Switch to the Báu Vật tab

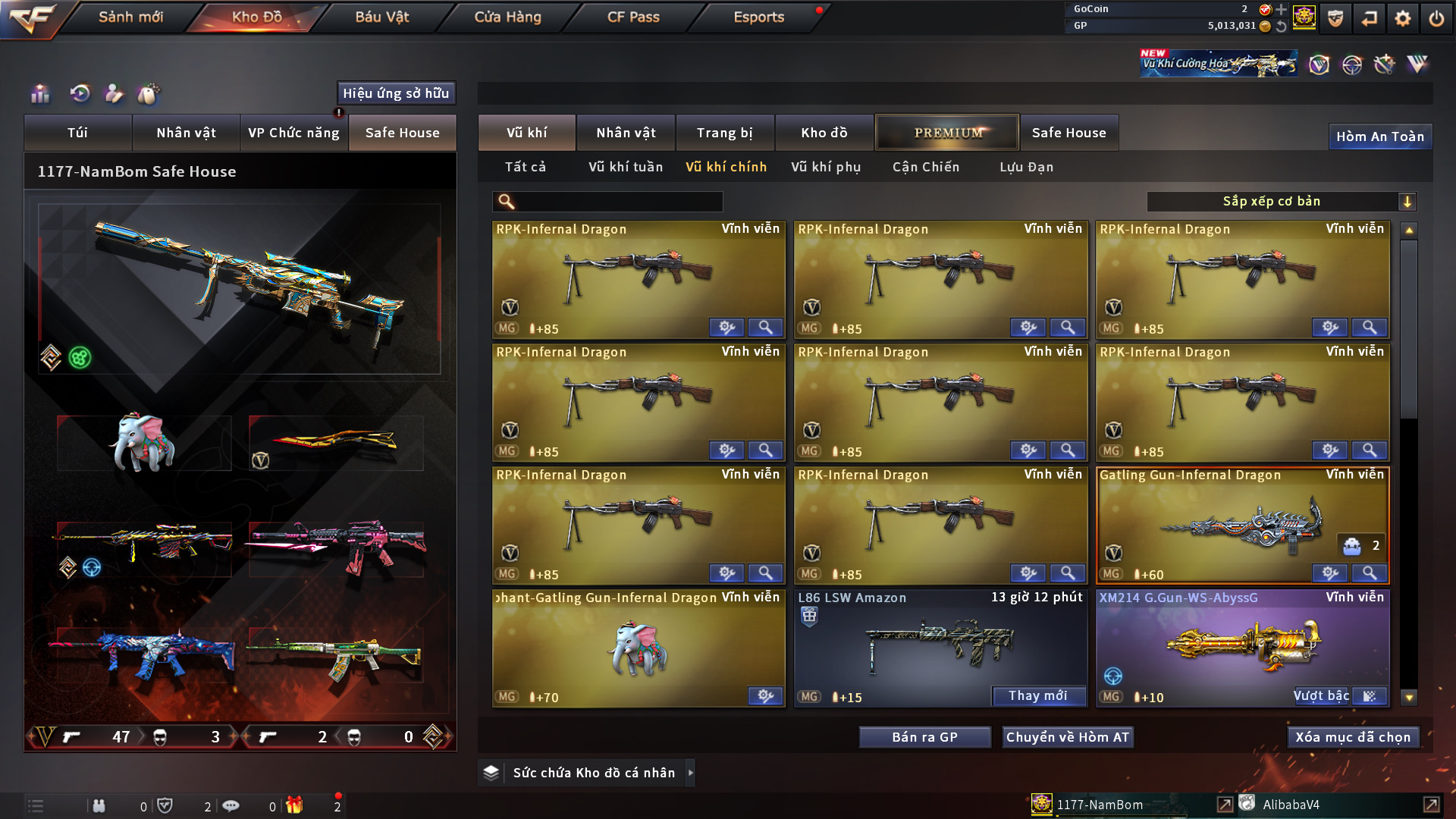tap(381, 17)
